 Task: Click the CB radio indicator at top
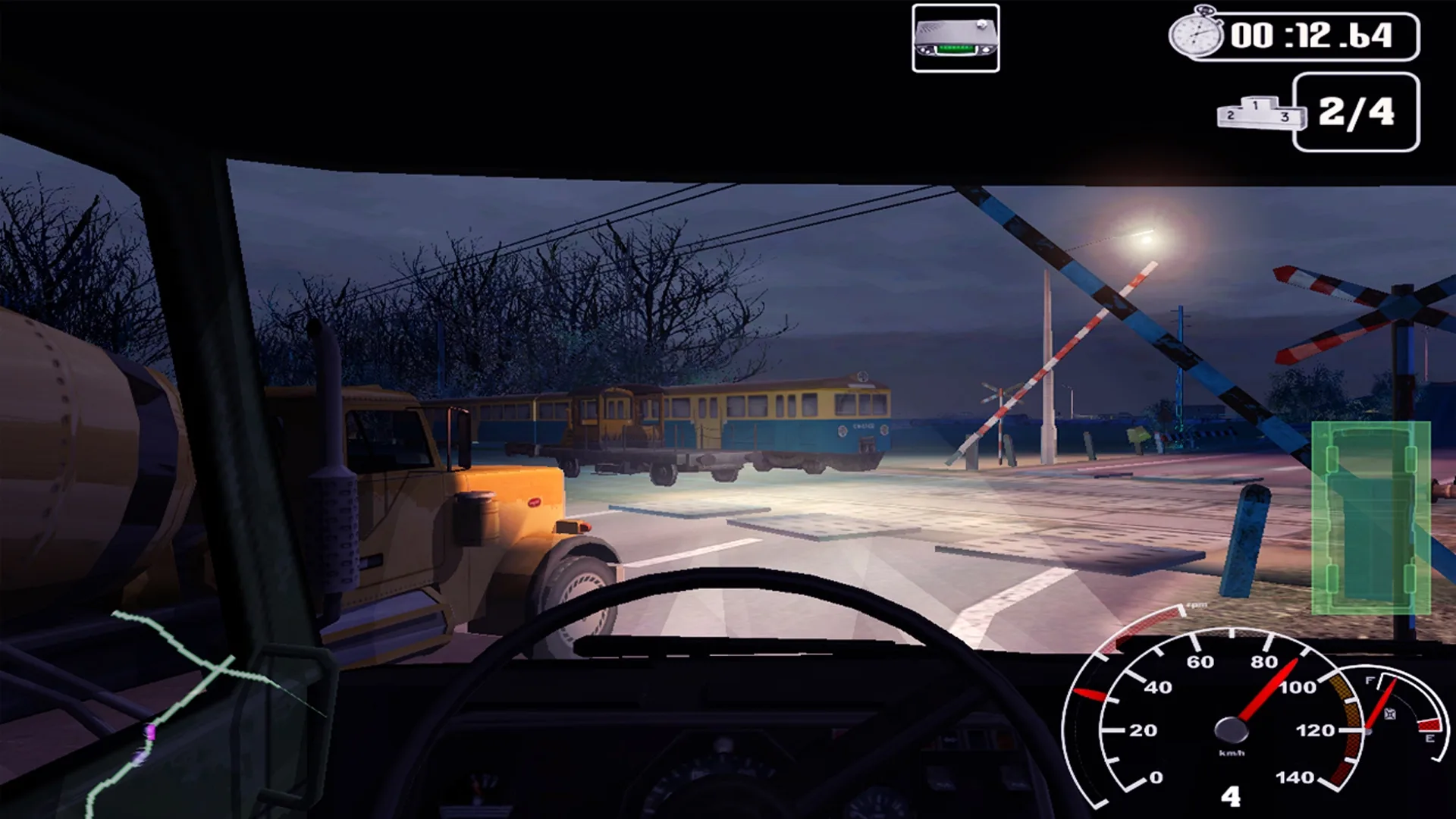pyautogui.click(x=957, y=38)
